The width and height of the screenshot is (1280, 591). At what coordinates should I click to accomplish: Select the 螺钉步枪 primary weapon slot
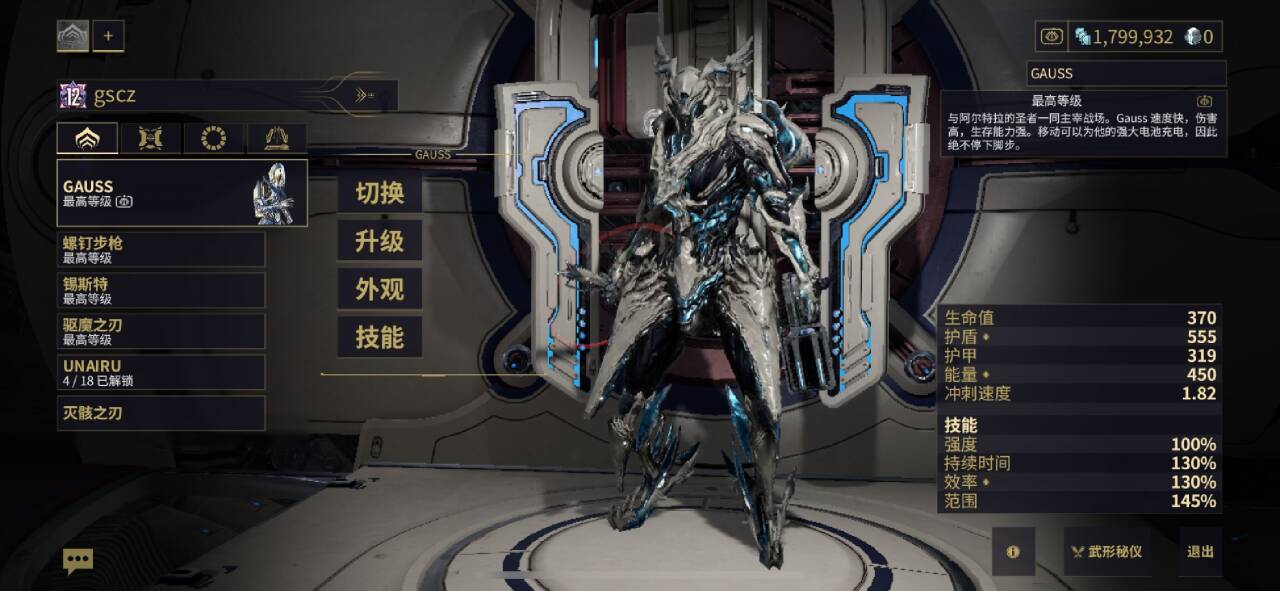(161, 250)
